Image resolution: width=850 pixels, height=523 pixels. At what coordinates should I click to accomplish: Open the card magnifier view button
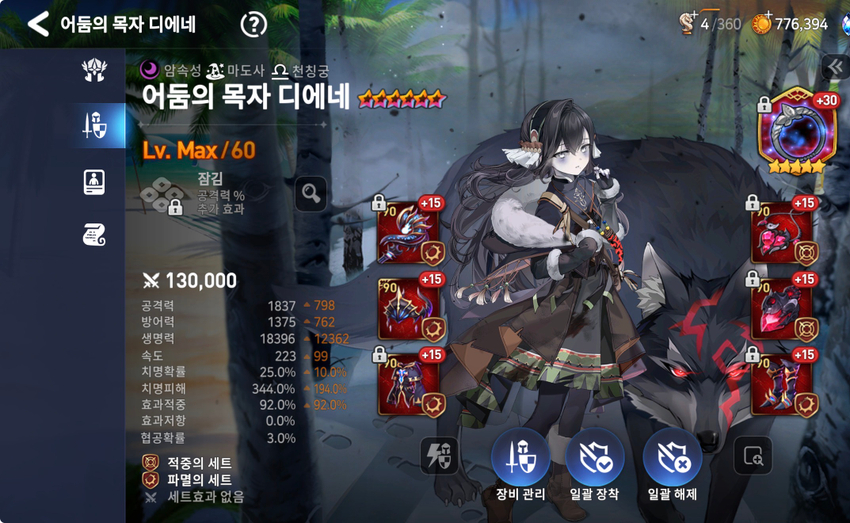[752, 456]
